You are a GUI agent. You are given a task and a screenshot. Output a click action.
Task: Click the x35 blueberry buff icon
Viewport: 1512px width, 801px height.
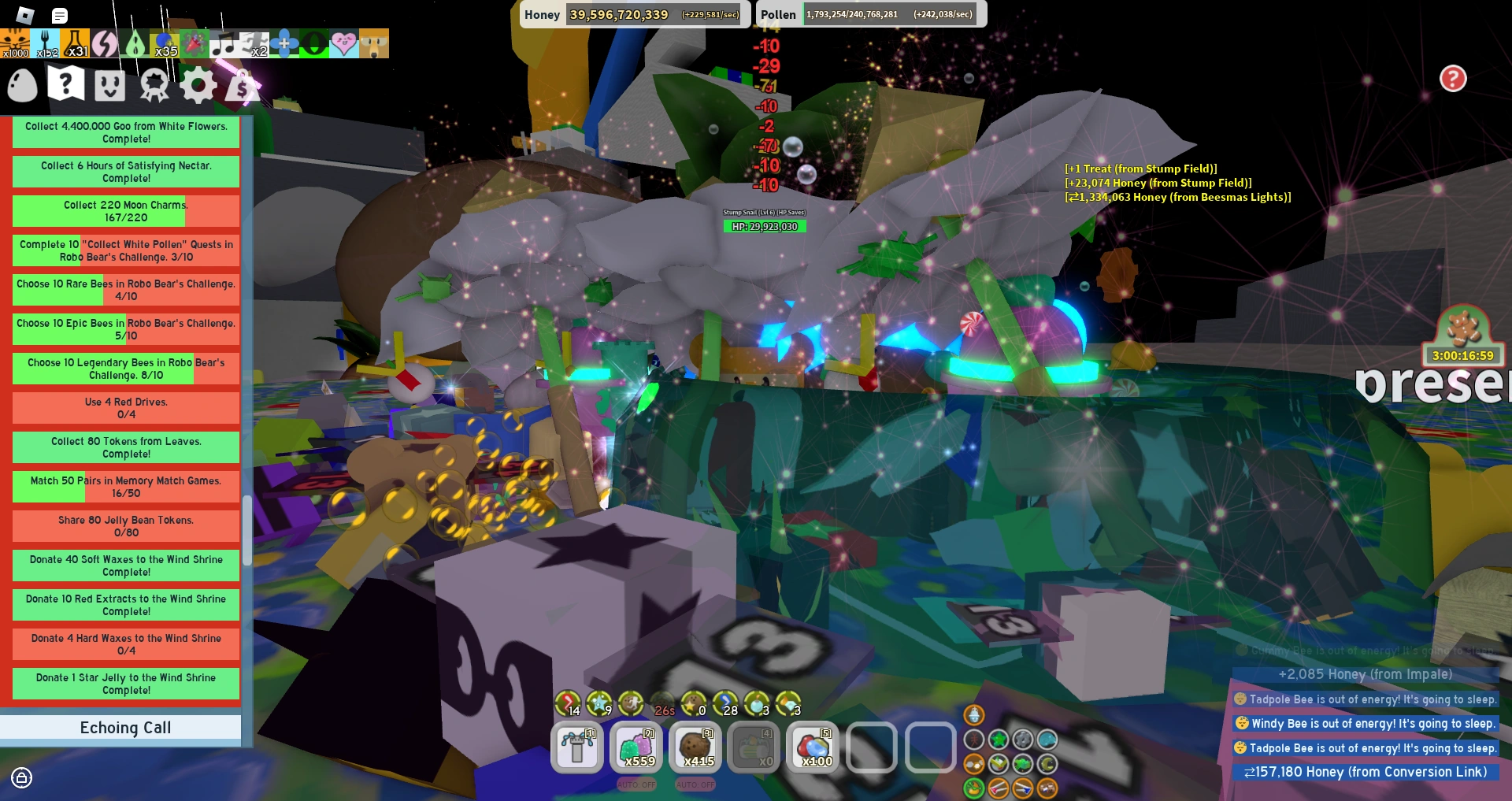pos(163,43)
